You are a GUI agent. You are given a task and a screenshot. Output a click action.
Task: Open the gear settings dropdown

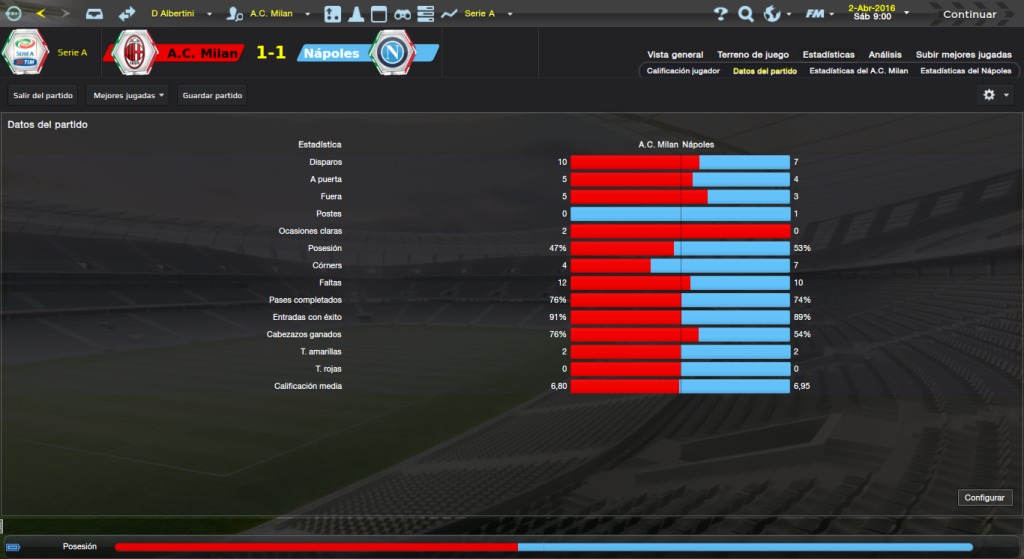996,94
